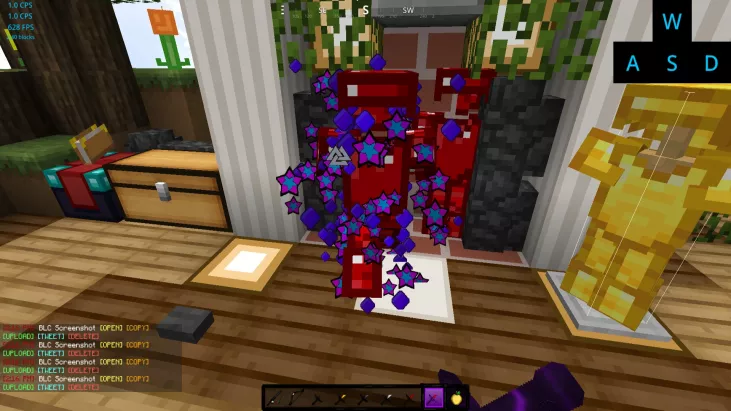This screenshot has height=411, width=731.
Task: Upload the newest screenshot using [UPLOAD]
Action: pos(19,387)
